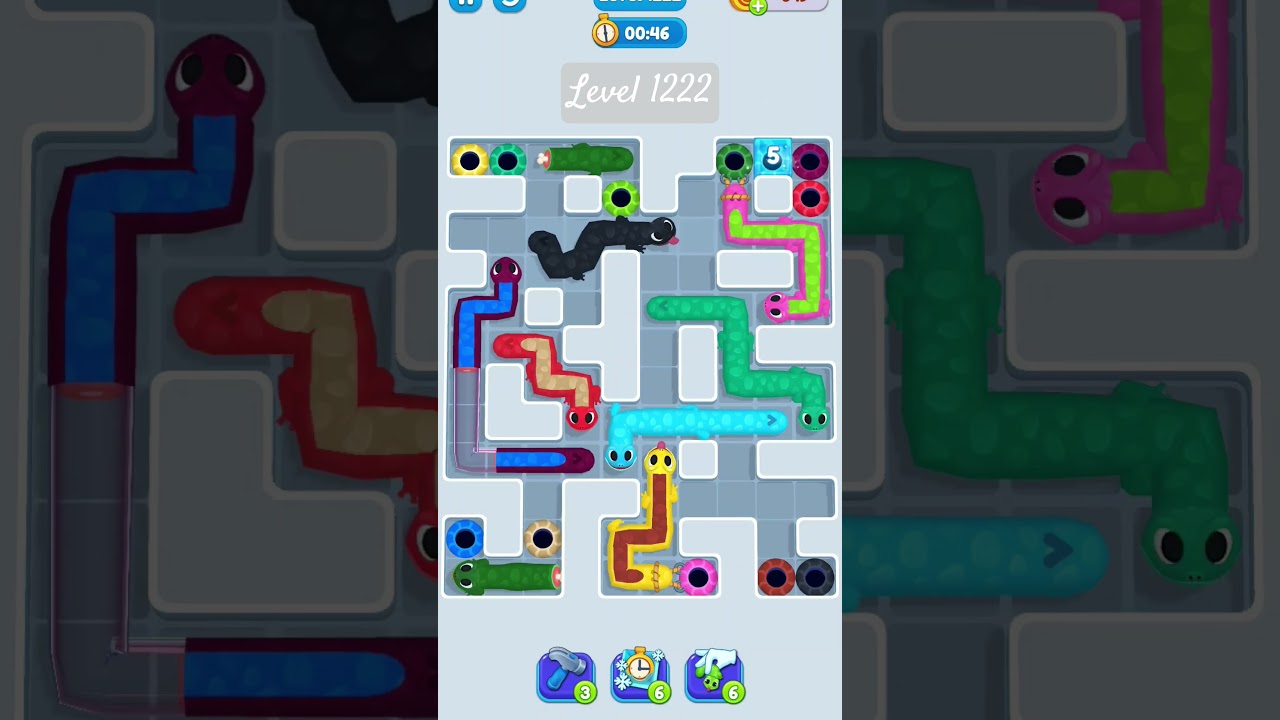Select the hammer booster
Viewport: 1280px width, 720px height.
click(x=566, y=673)
